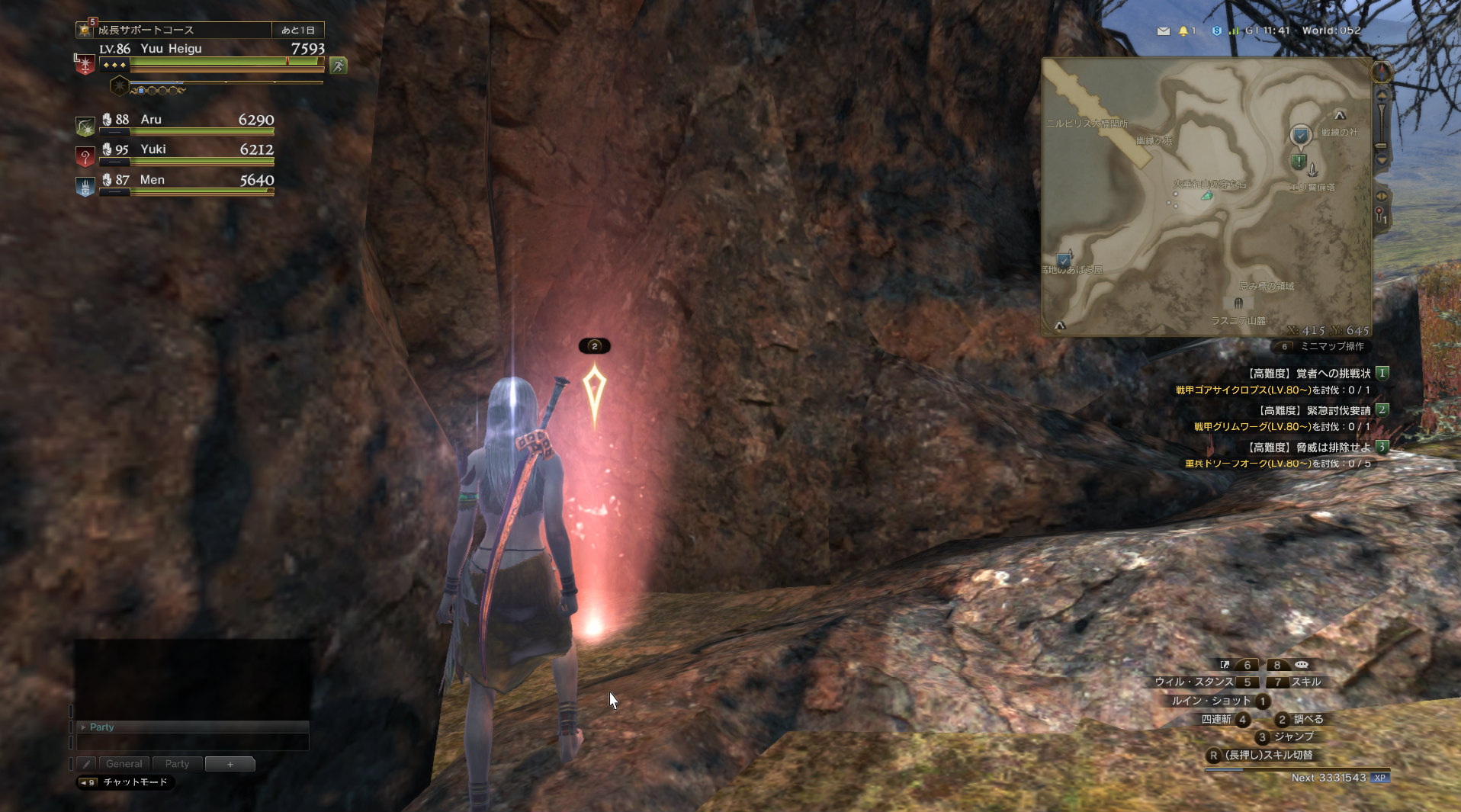Select the minimap pin marker button
This screenshot has width=1461, height=812.
1380,215
